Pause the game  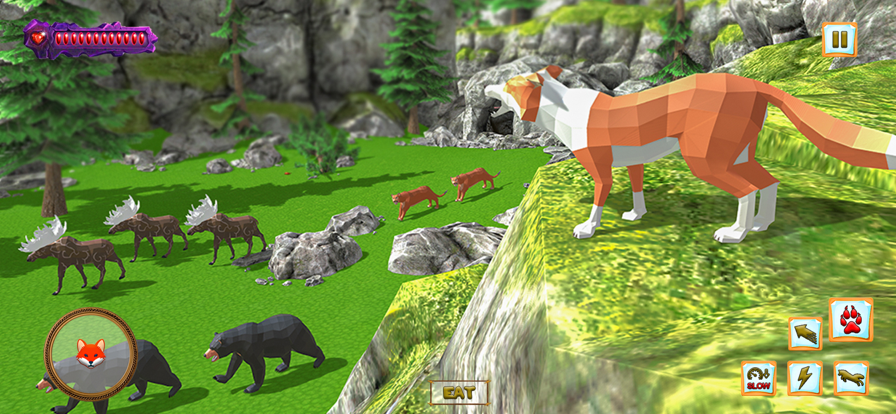(839, 41)
